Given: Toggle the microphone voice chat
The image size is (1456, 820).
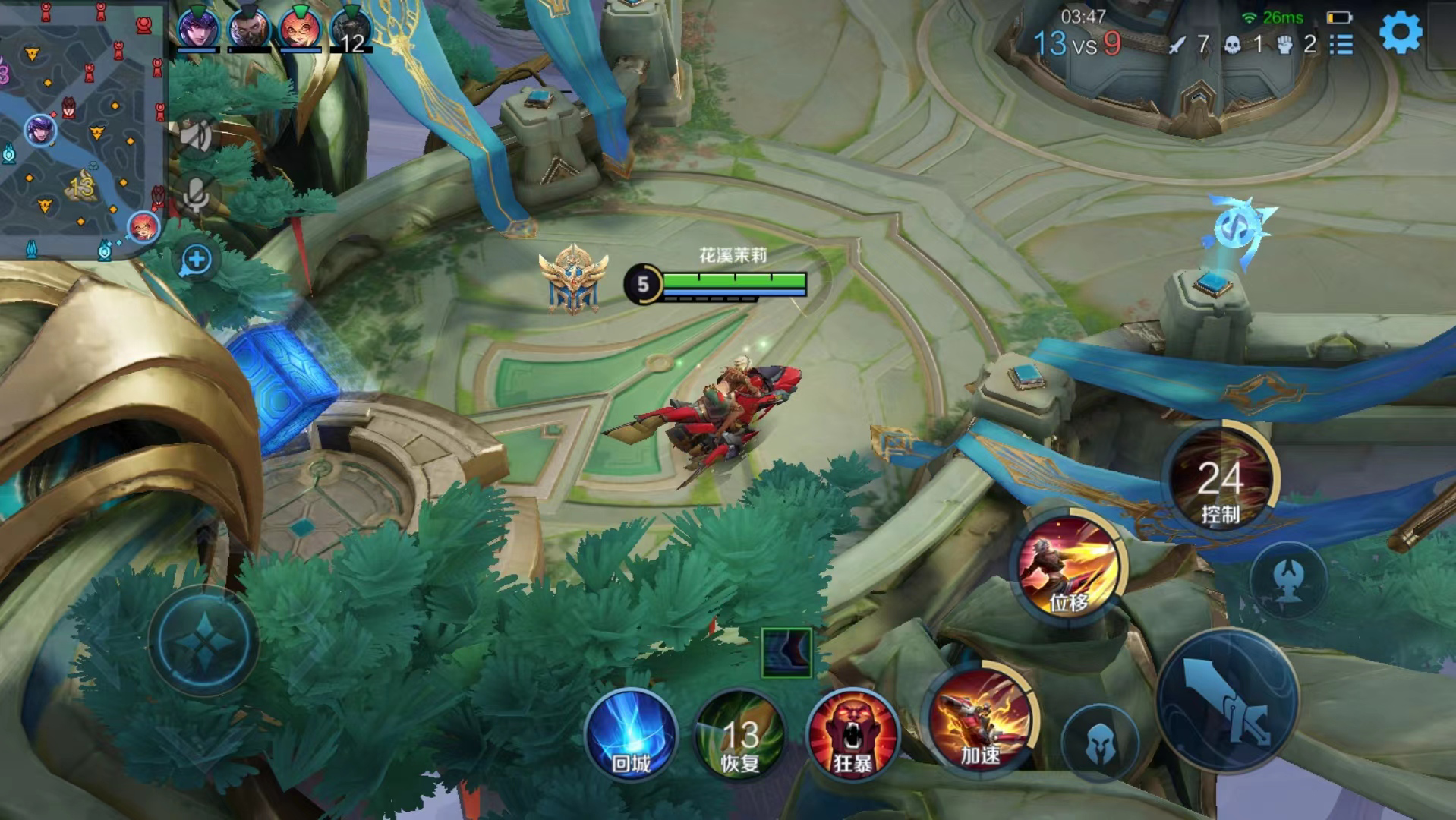Looking at the screenshot, I should (x=197, y=196).
